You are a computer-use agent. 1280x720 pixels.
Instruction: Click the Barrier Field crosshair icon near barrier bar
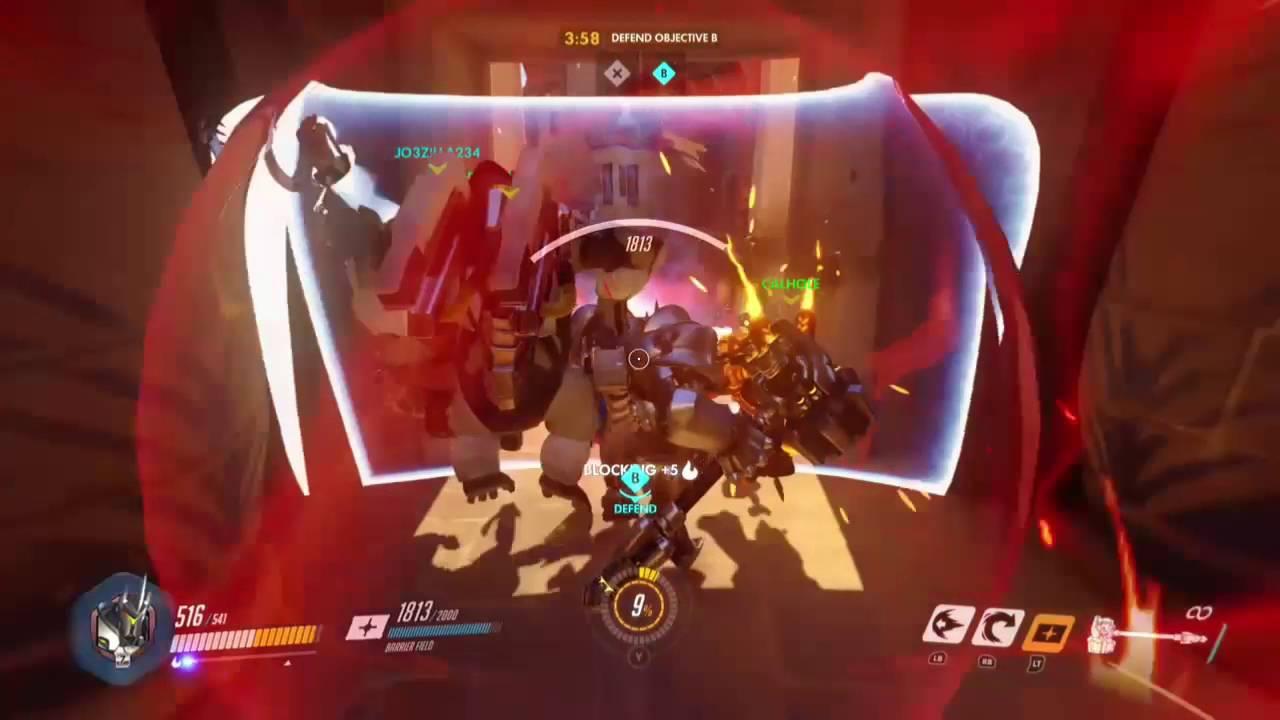pos(366,628)
